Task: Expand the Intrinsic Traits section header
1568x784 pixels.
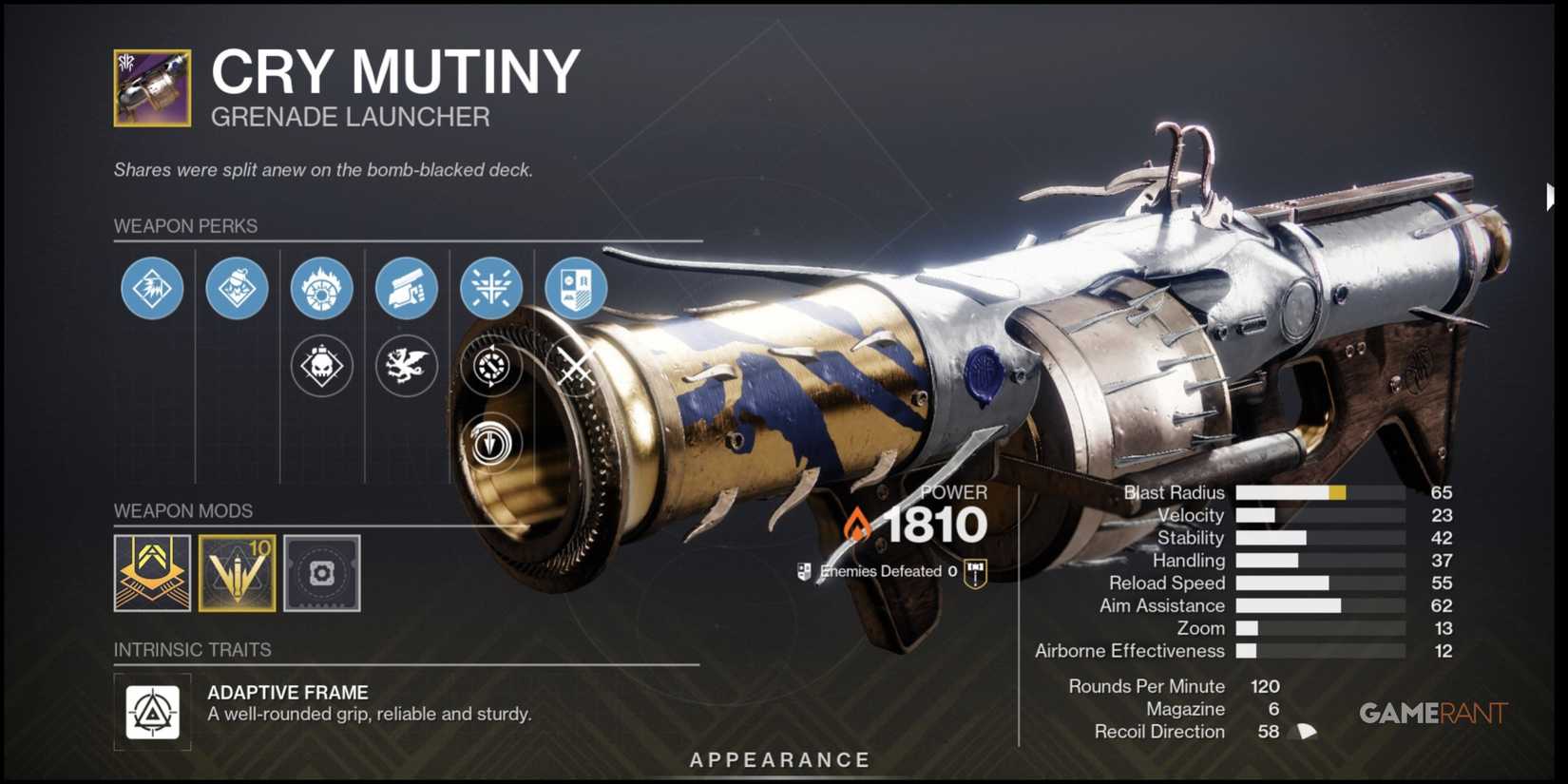Action: coord(192,650)
